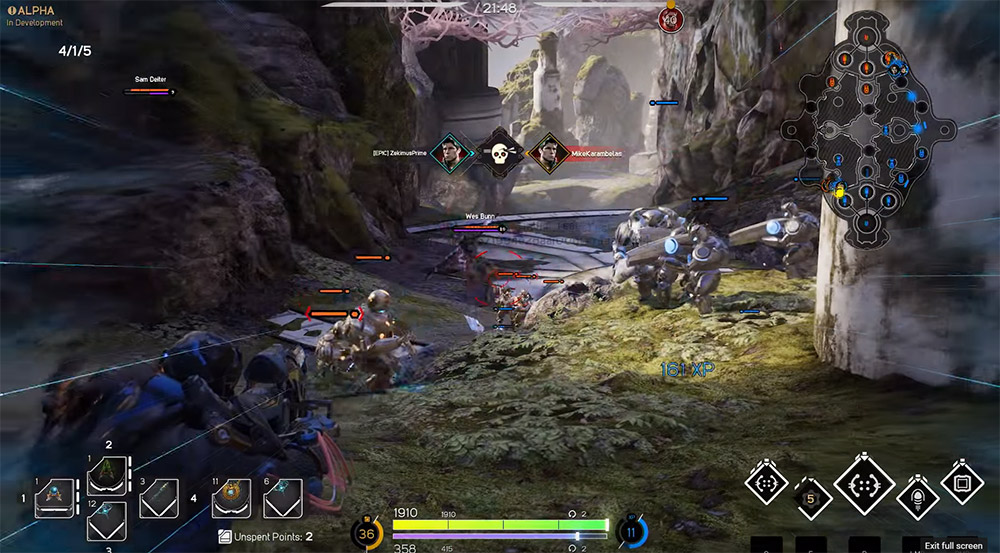Activate the golden ring card marked 11
The height and width of the screenshot is (553, 1000).
click(231, 496)
